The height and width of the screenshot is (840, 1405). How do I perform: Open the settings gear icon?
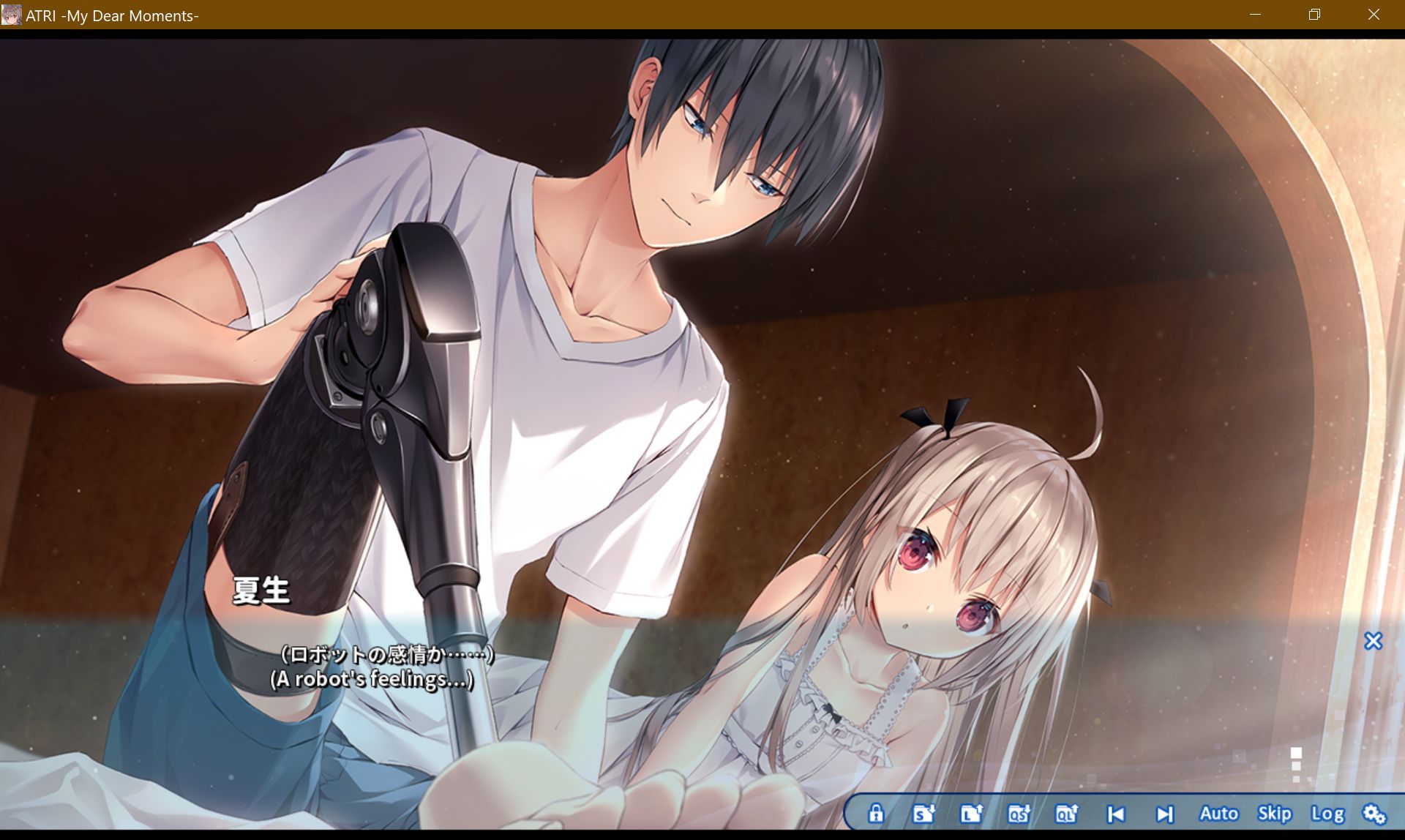point(1374,813)
